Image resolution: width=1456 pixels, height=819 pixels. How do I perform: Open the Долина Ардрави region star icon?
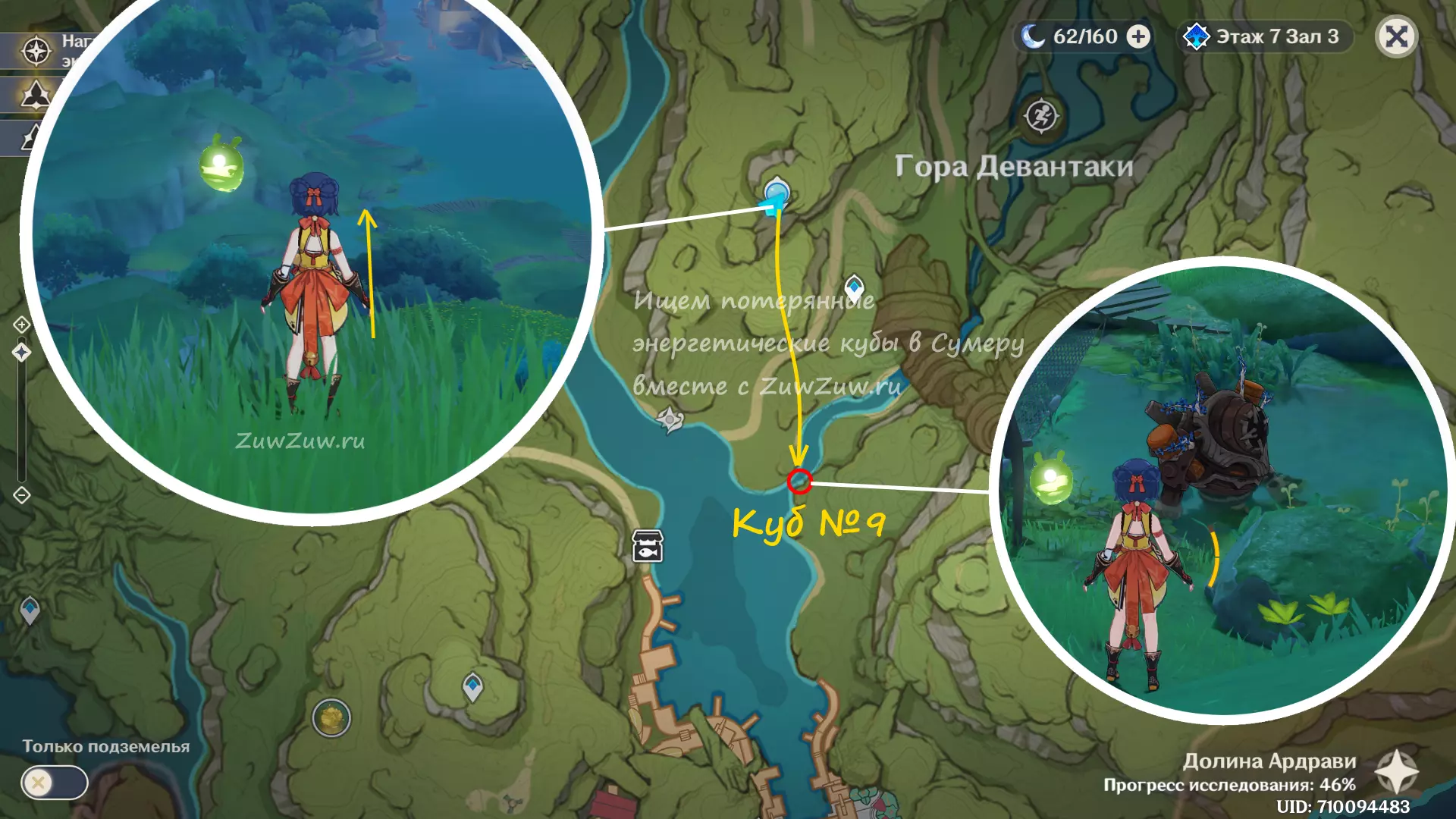[x=1397, y=772]
